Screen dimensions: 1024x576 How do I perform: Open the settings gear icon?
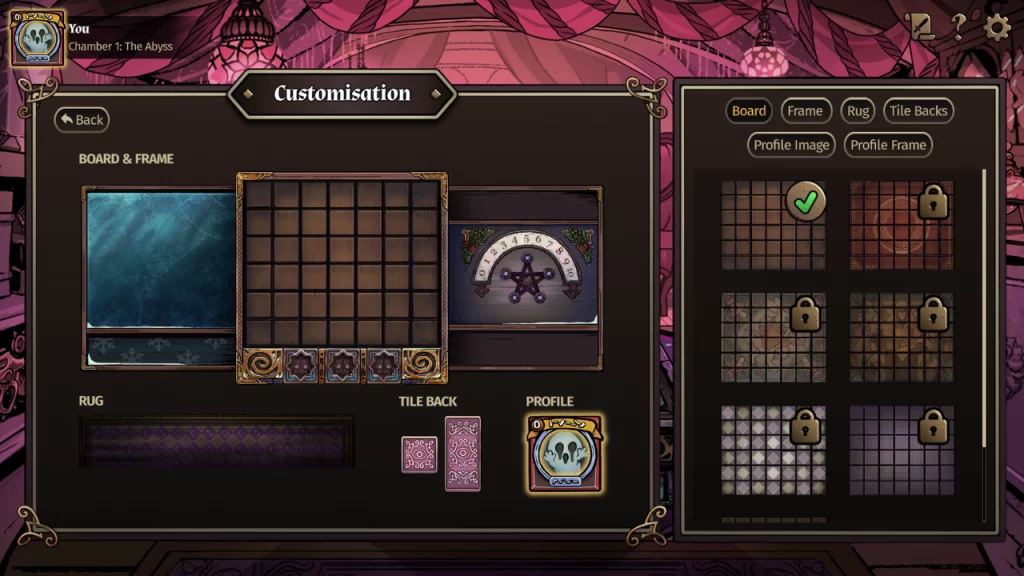[x=997, y=27]
